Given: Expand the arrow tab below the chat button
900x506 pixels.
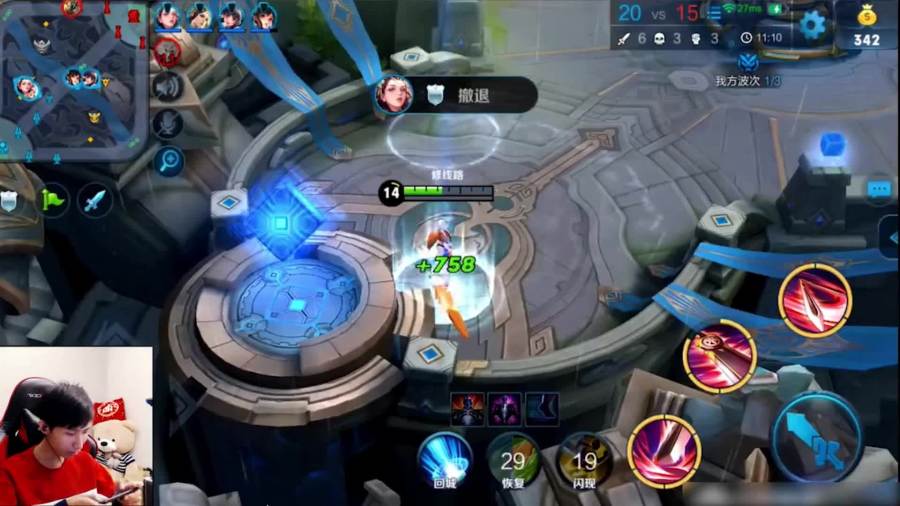Looking at the screenshot, I should 891,237.
